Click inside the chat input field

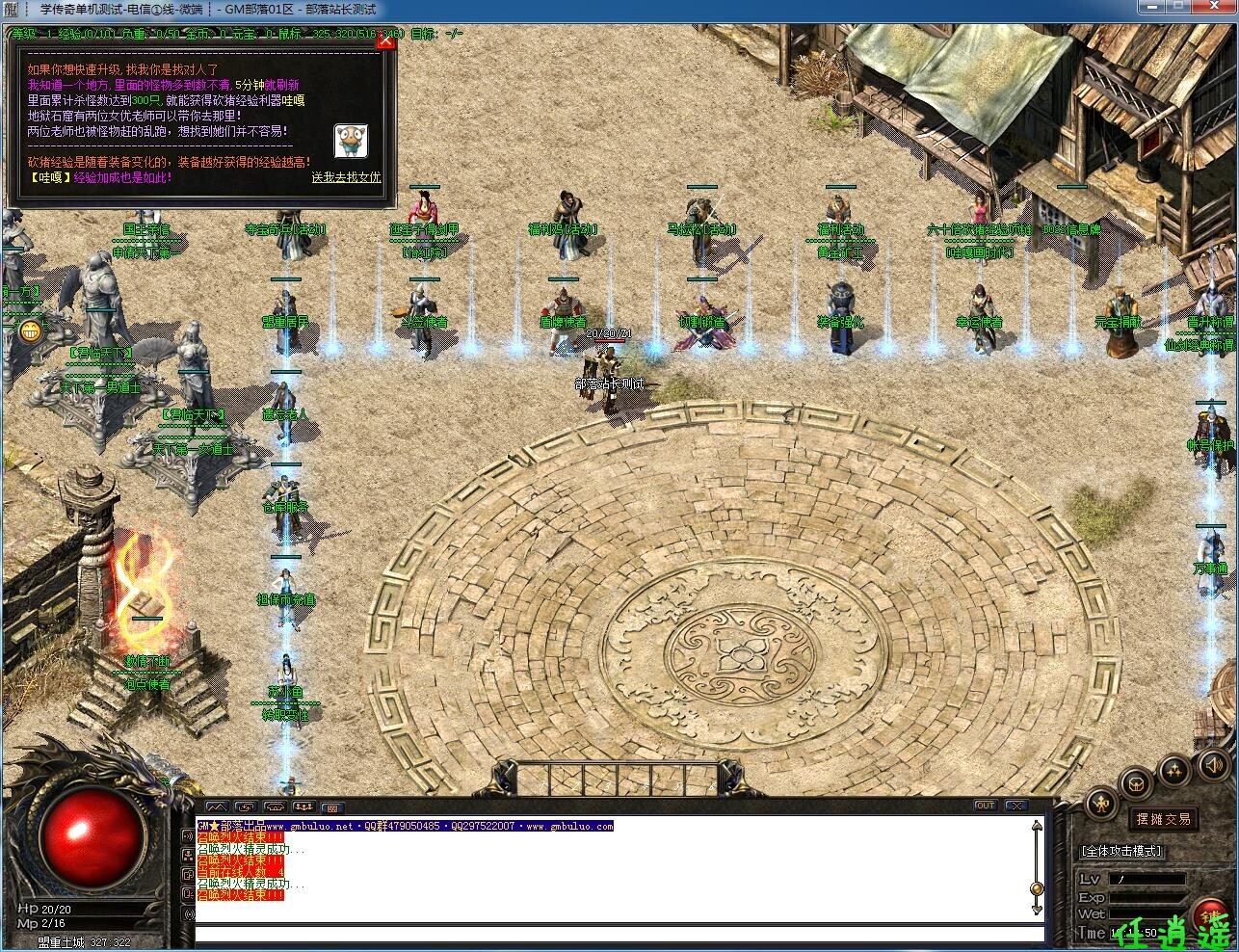tap(617, 934)
